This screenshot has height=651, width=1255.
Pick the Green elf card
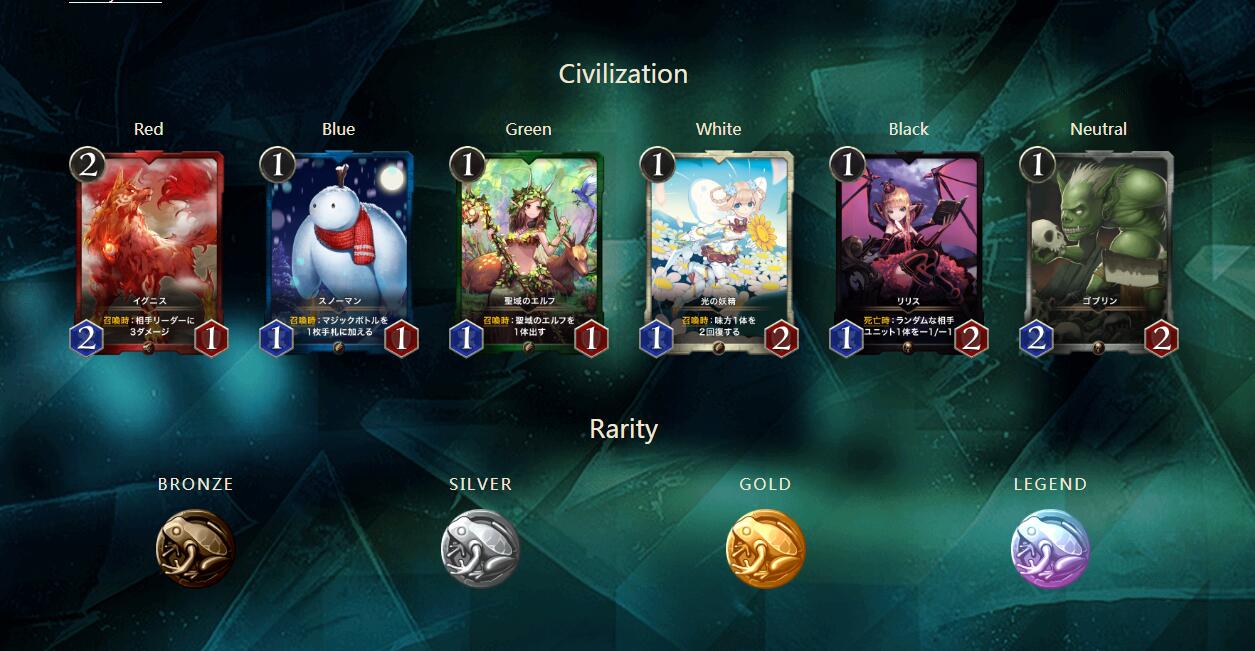(x=529, y=250)
